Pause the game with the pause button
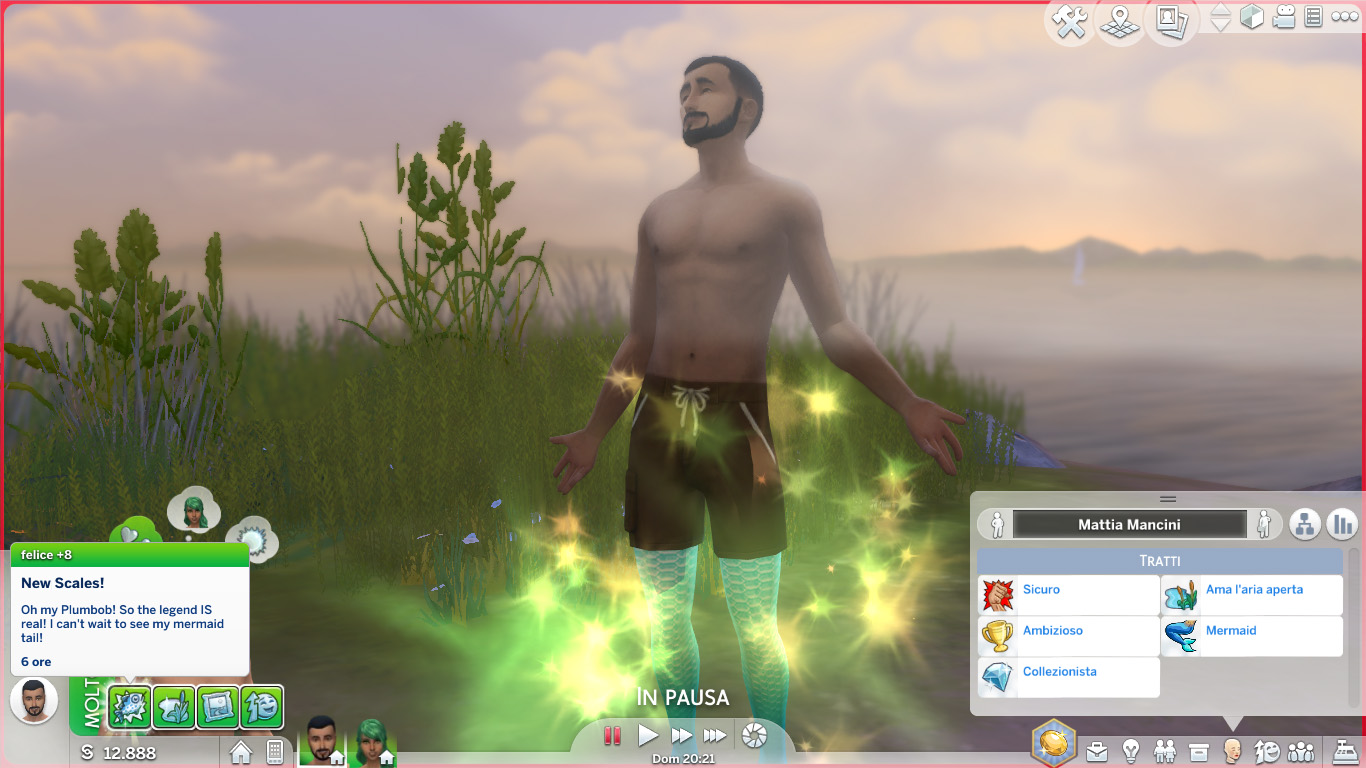The height and width of the screenshot is (768, 1366). pos(613,735)
